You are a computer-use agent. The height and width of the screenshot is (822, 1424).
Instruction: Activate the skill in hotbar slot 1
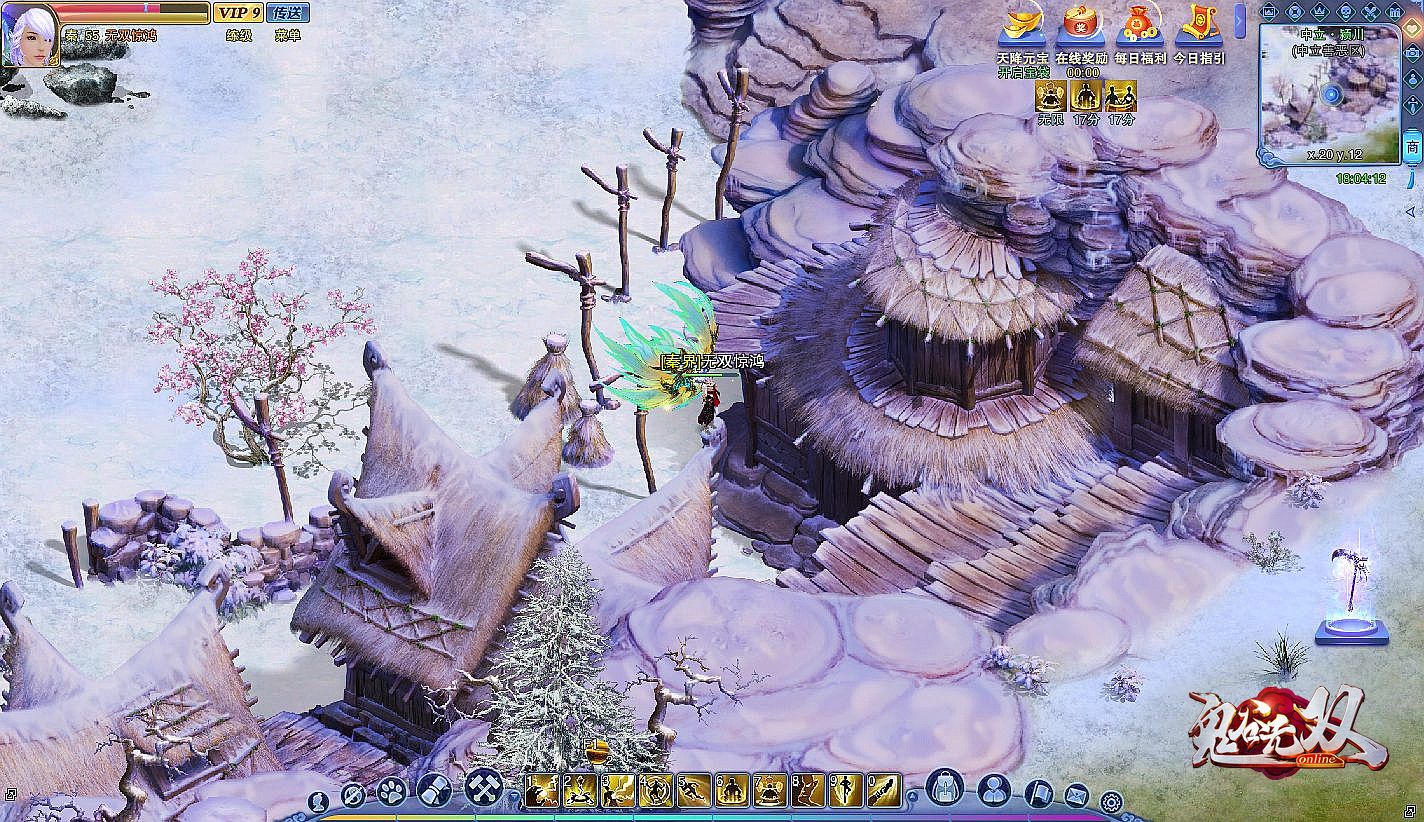(542, 791)
